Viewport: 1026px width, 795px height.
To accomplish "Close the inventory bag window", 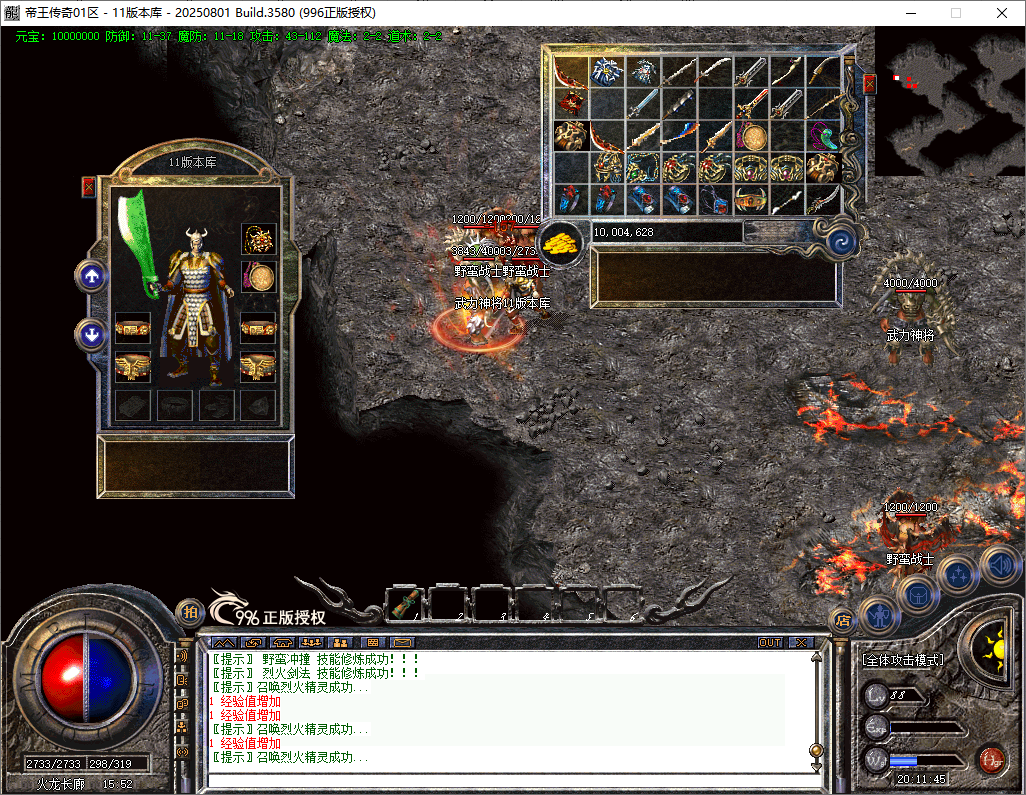I will tap(870, 83).
